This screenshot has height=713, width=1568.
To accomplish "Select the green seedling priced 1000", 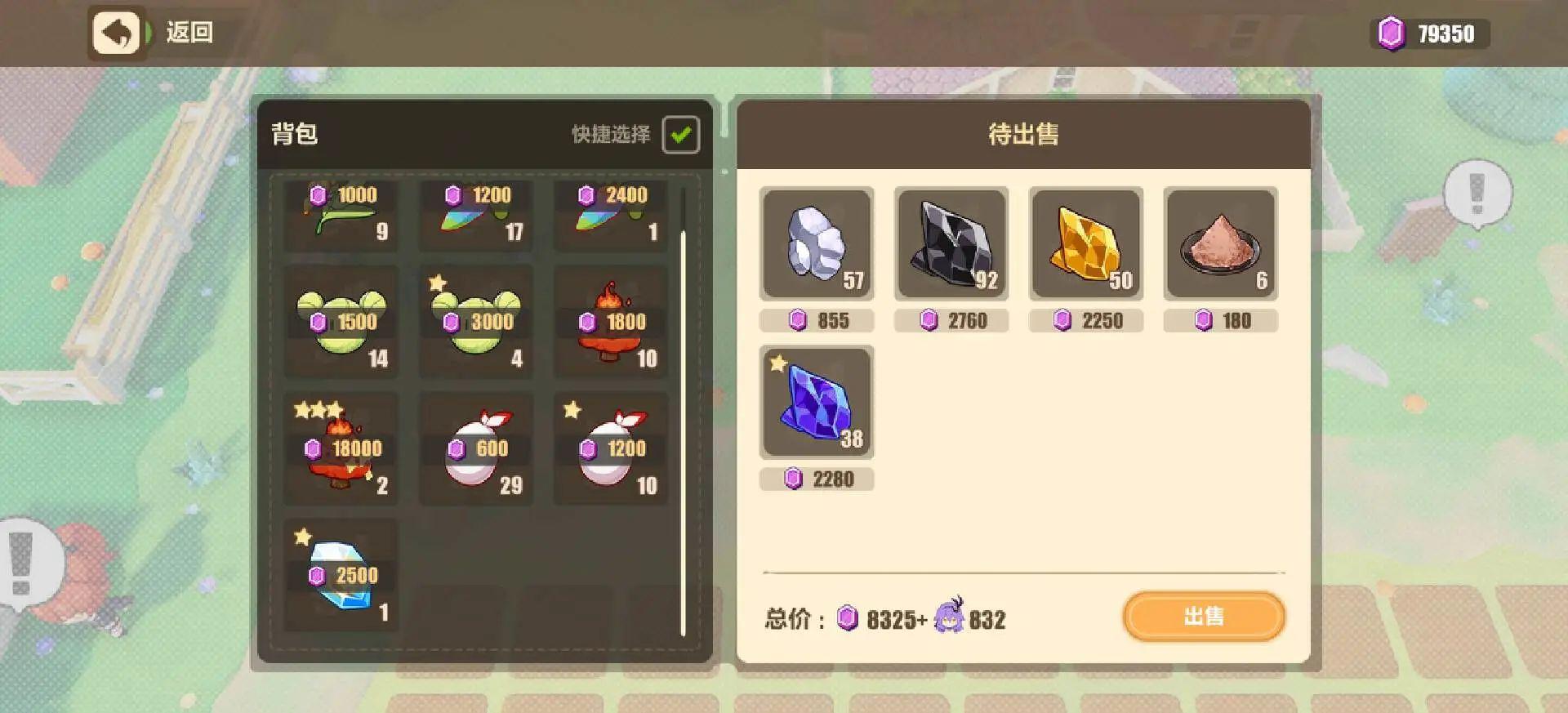I will (341, 216).
